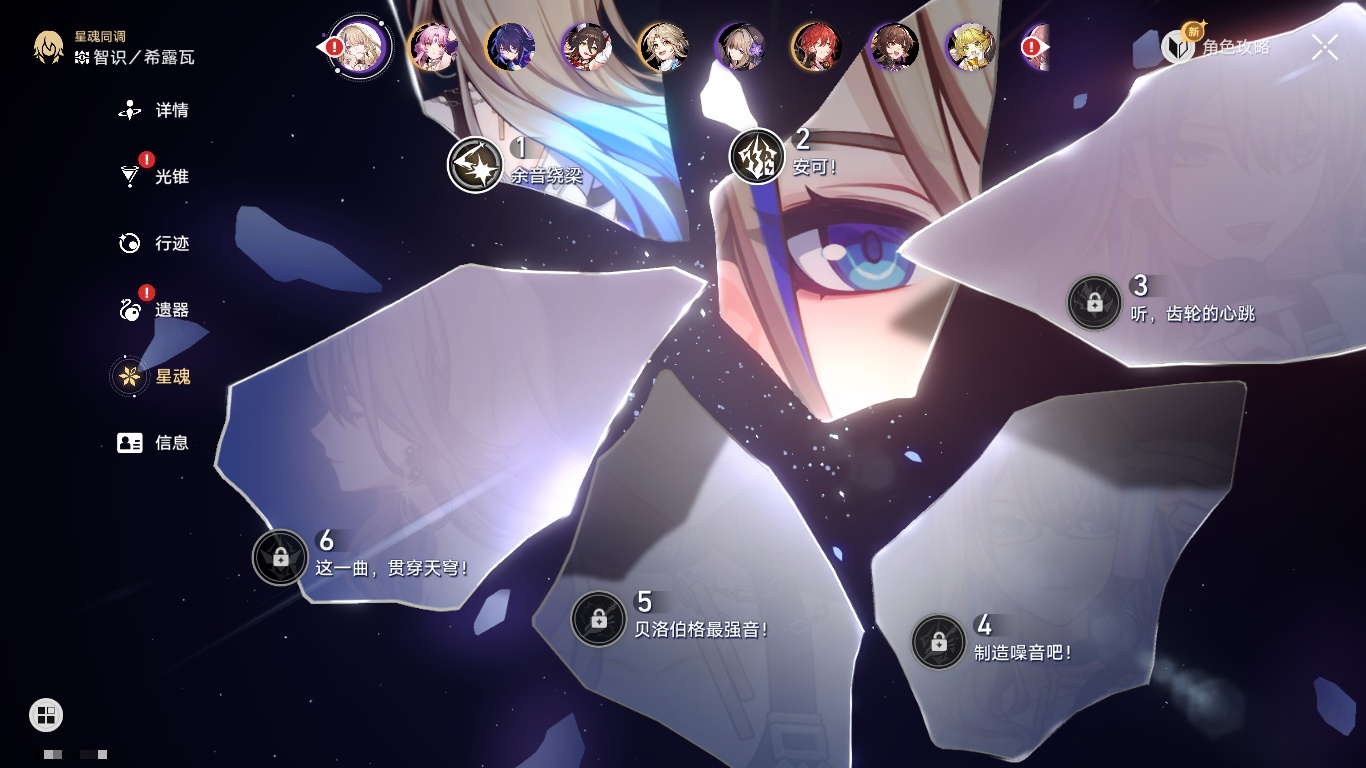Select the portrait with purple flower hairpin

740,47
